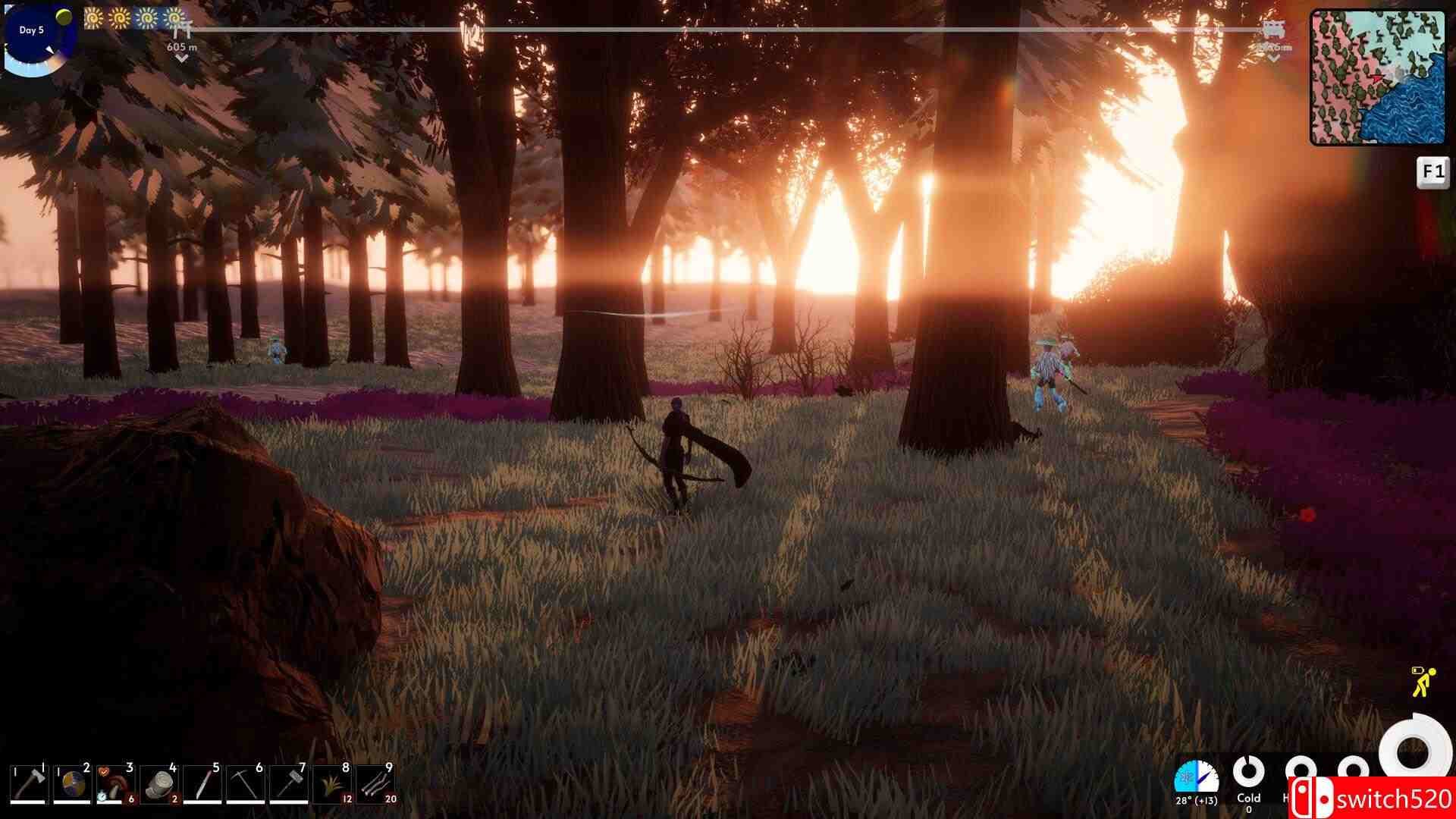Click the first sun weather forecast icon
The image size is (1456, 819).
coord(93,17)
